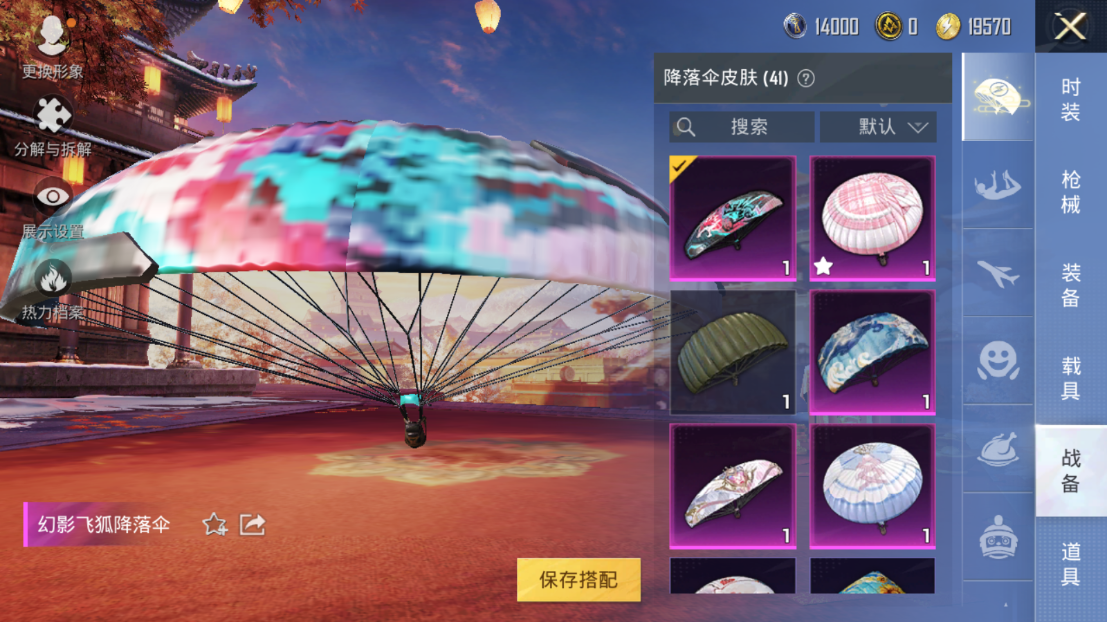
Task: Open 展示设置 display settings
Action: click(53, 207)
